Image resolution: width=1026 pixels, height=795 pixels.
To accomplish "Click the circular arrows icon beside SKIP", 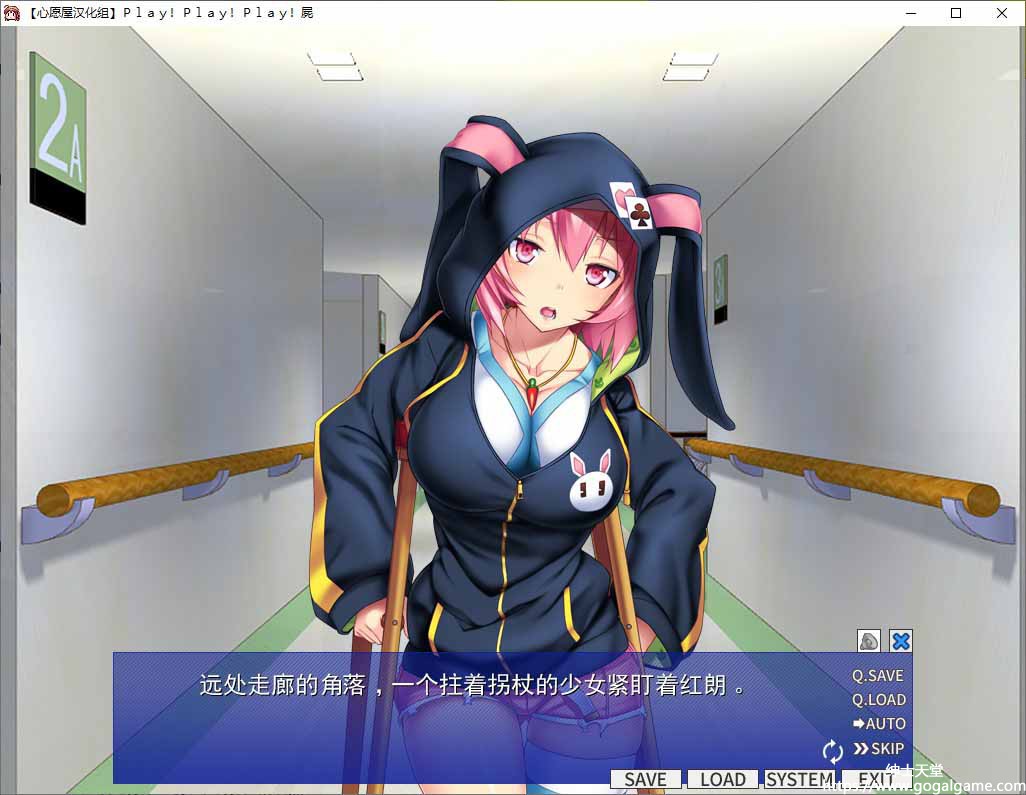I will [833, 751].
